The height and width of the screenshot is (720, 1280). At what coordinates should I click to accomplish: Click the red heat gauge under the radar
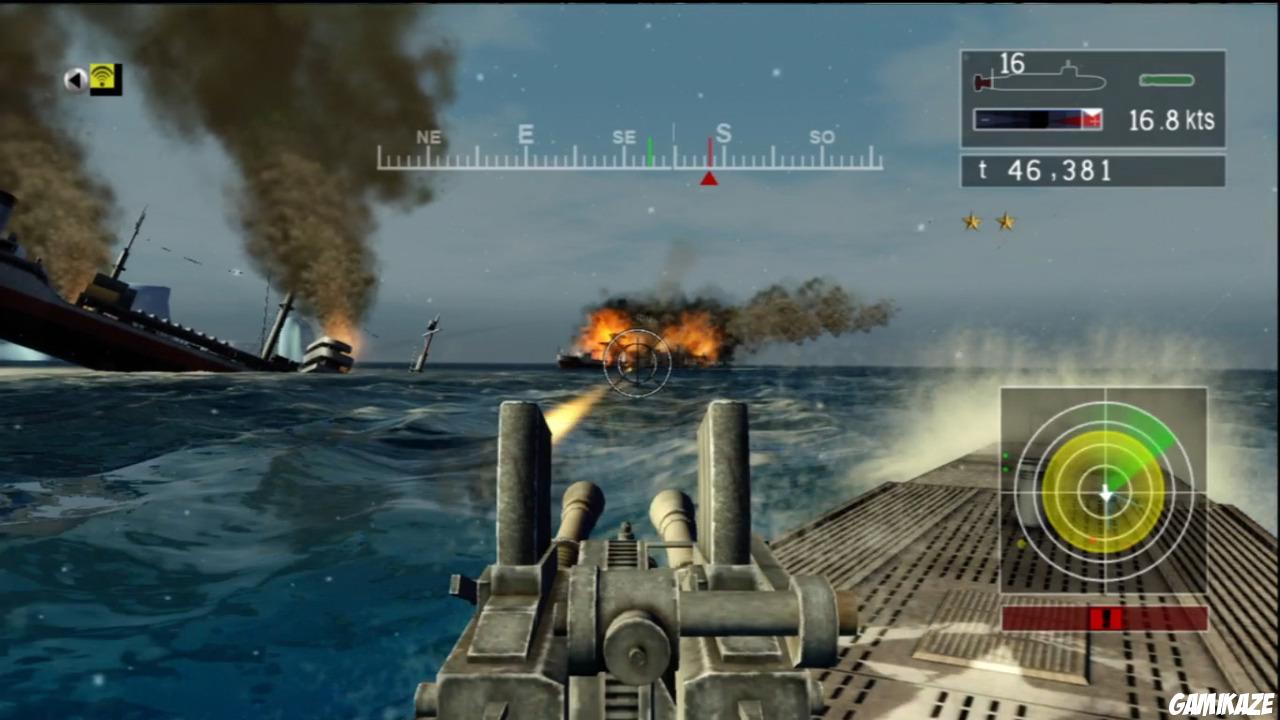point(1105,618)
